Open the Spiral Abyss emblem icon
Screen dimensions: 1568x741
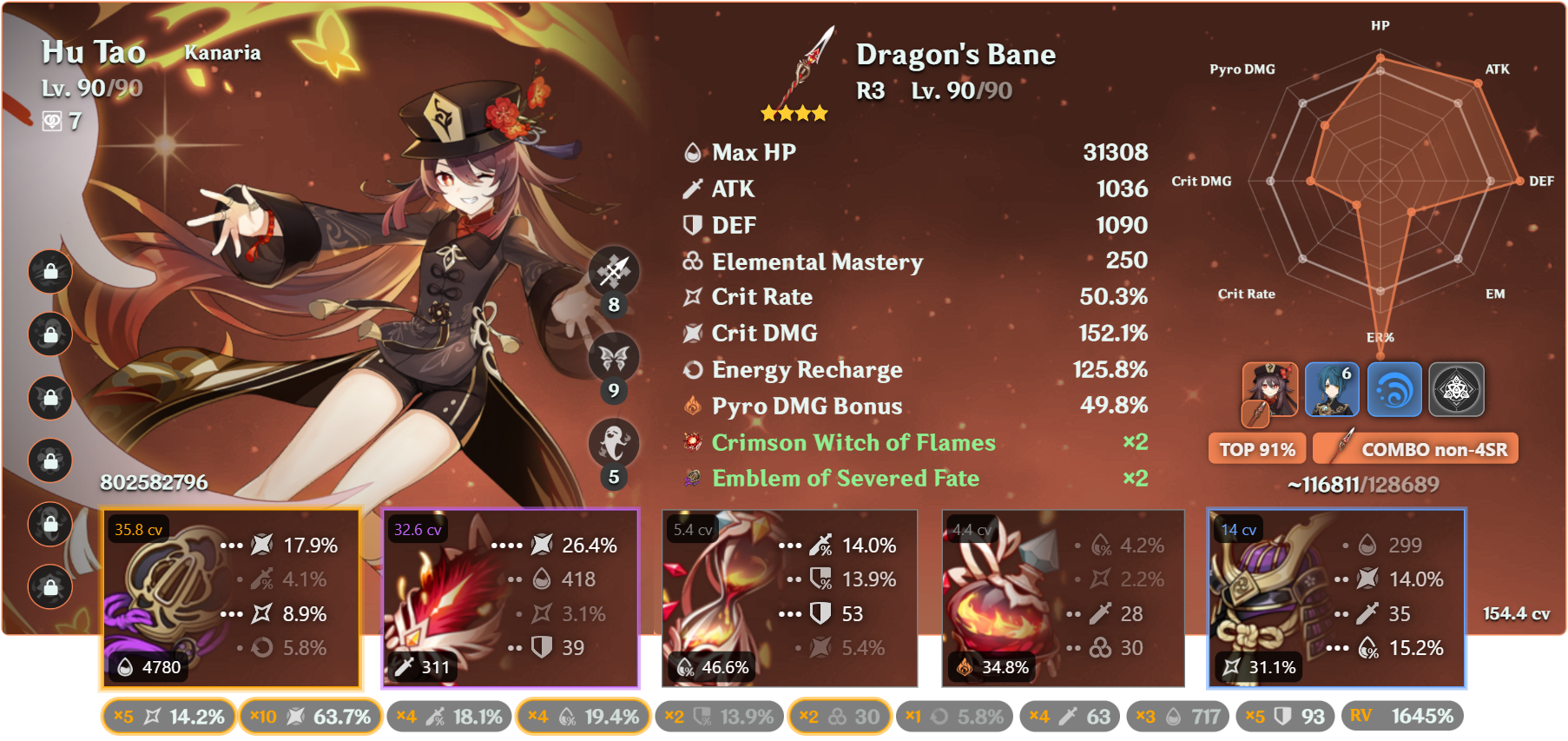[x=1456, y=389]
